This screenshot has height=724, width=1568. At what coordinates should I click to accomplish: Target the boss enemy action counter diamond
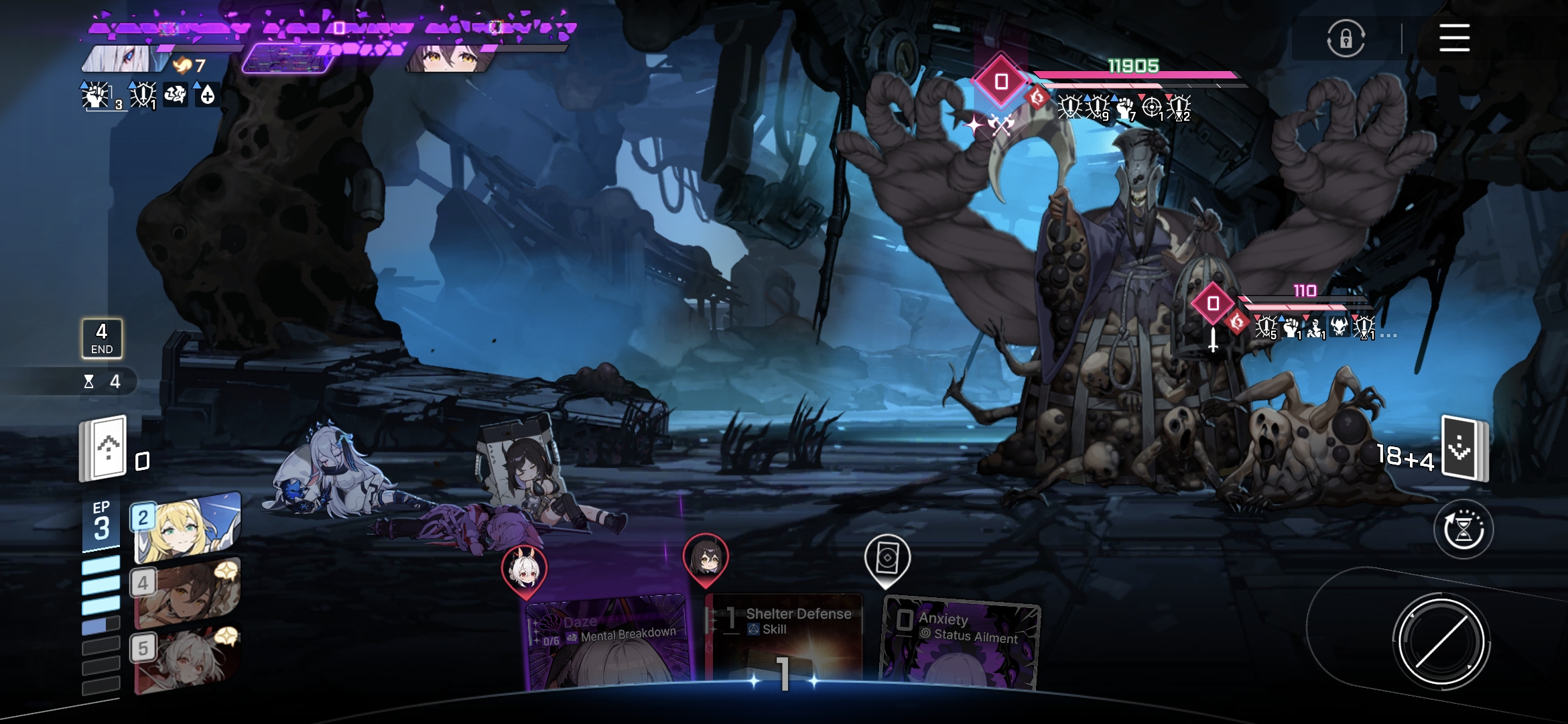click(x=1001, y=82)
